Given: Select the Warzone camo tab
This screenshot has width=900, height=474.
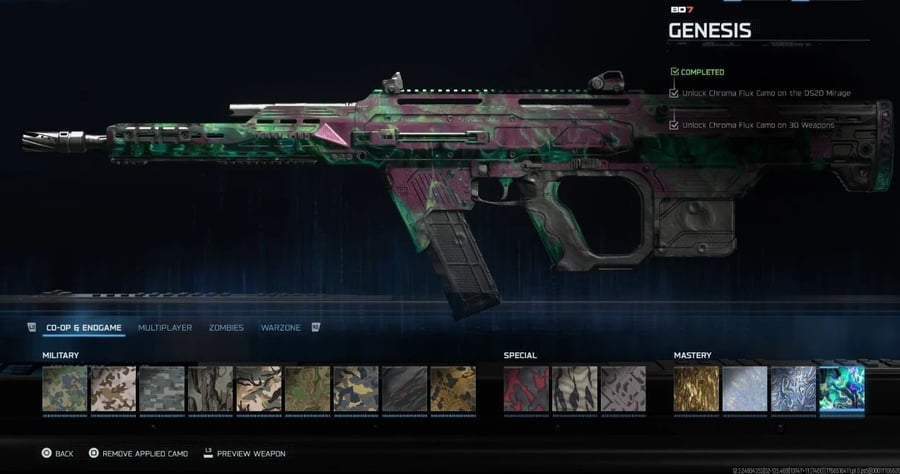Looking at the screenshot, I should coord(281,328).
